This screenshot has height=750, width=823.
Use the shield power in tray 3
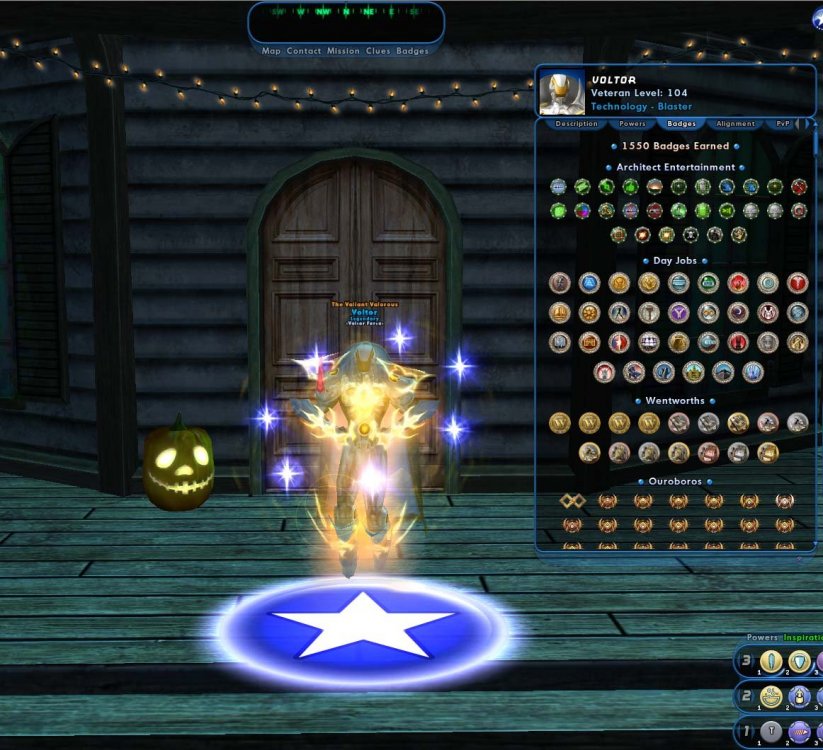799,662
